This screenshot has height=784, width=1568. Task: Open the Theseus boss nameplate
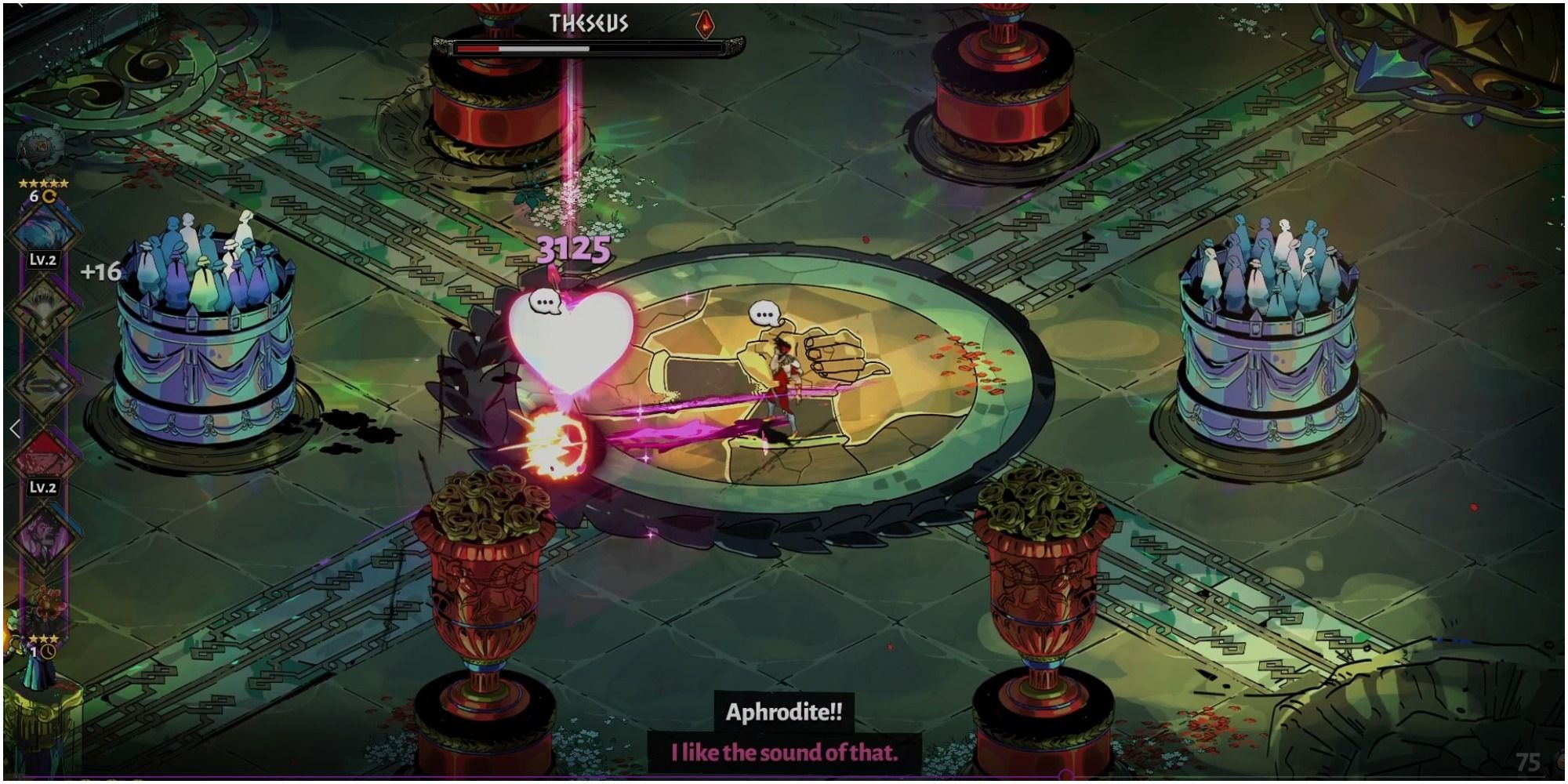coord(589,24)
